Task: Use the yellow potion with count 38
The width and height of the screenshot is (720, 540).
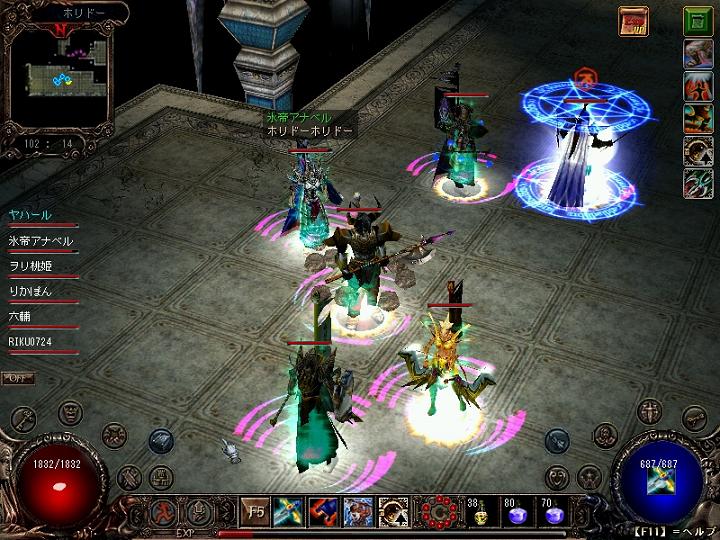Action: (x=479, y=514)
